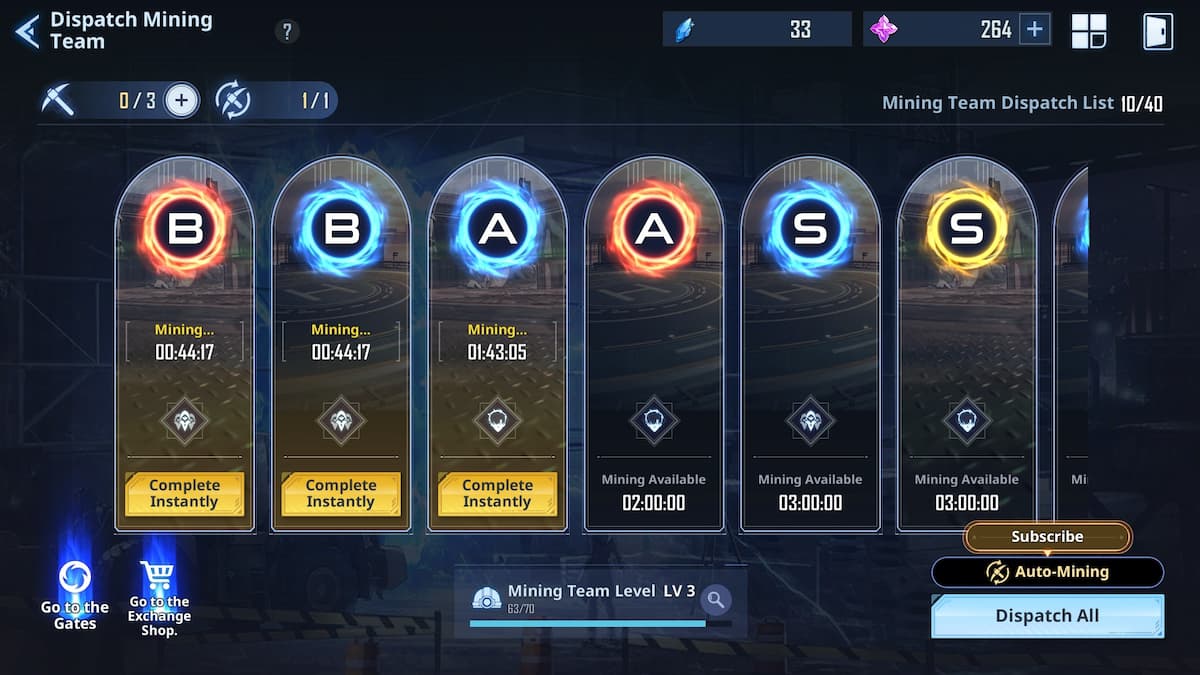Exit via the door icon
The image size is (1200, 675).
point(1157,31)
